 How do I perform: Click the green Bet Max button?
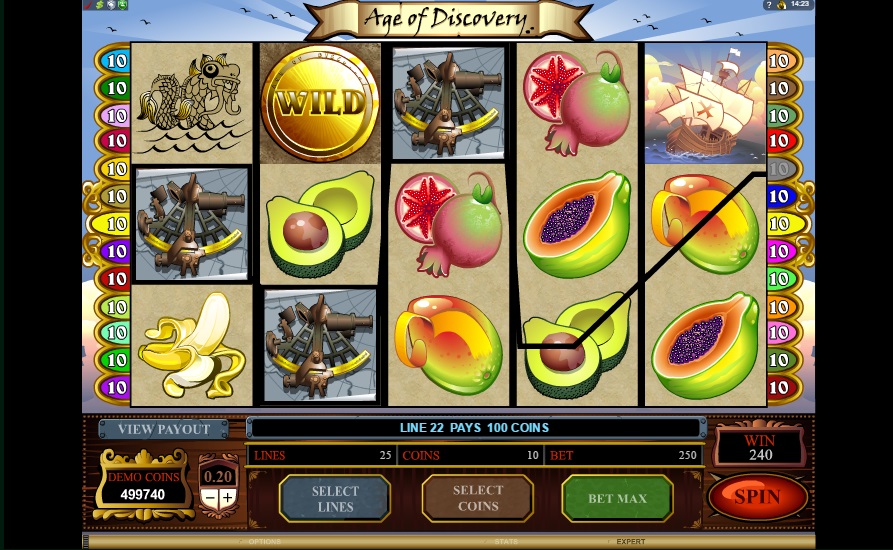click(x=617, y=498)
